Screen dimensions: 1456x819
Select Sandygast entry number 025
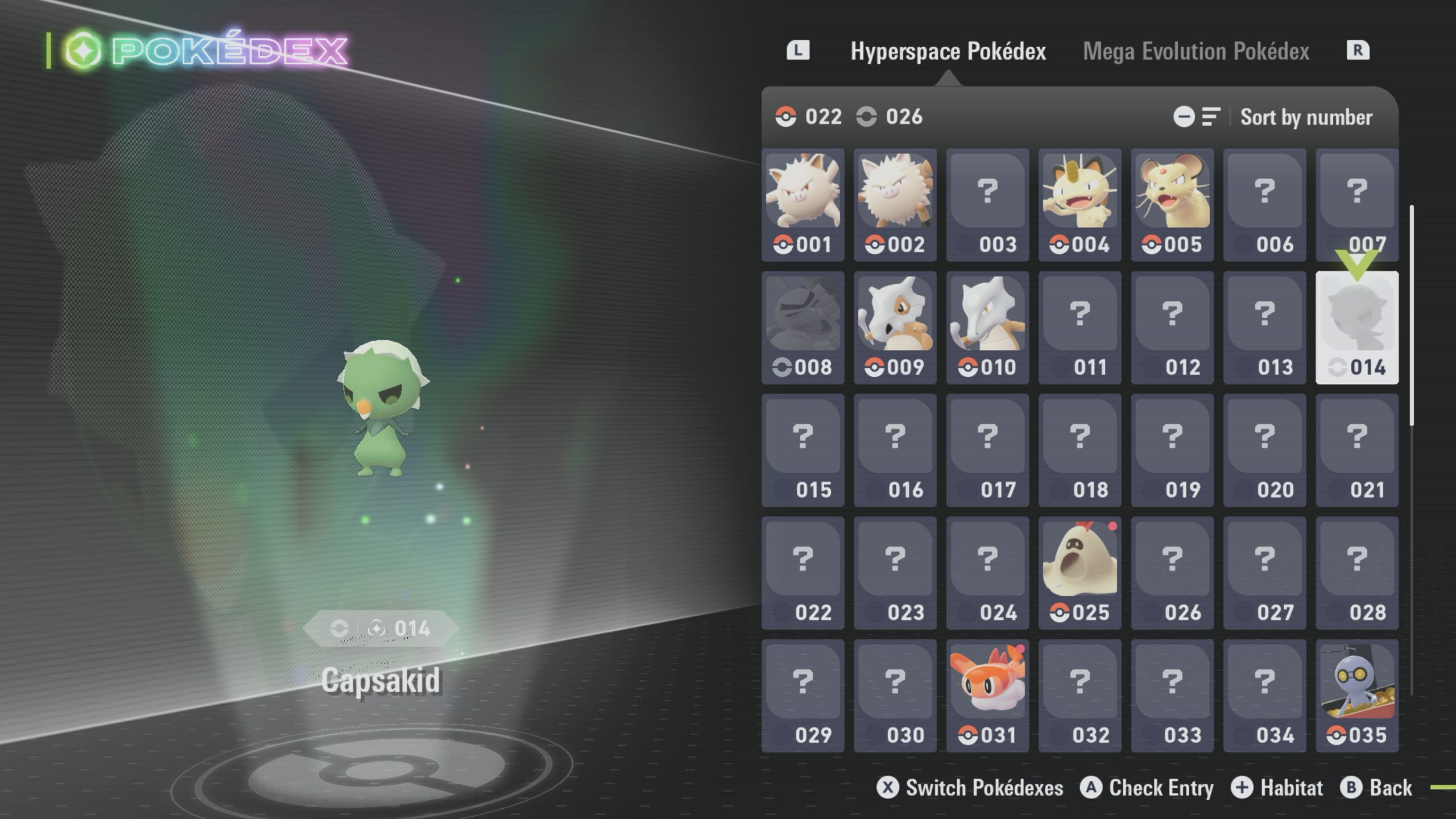pos(1079,573)
